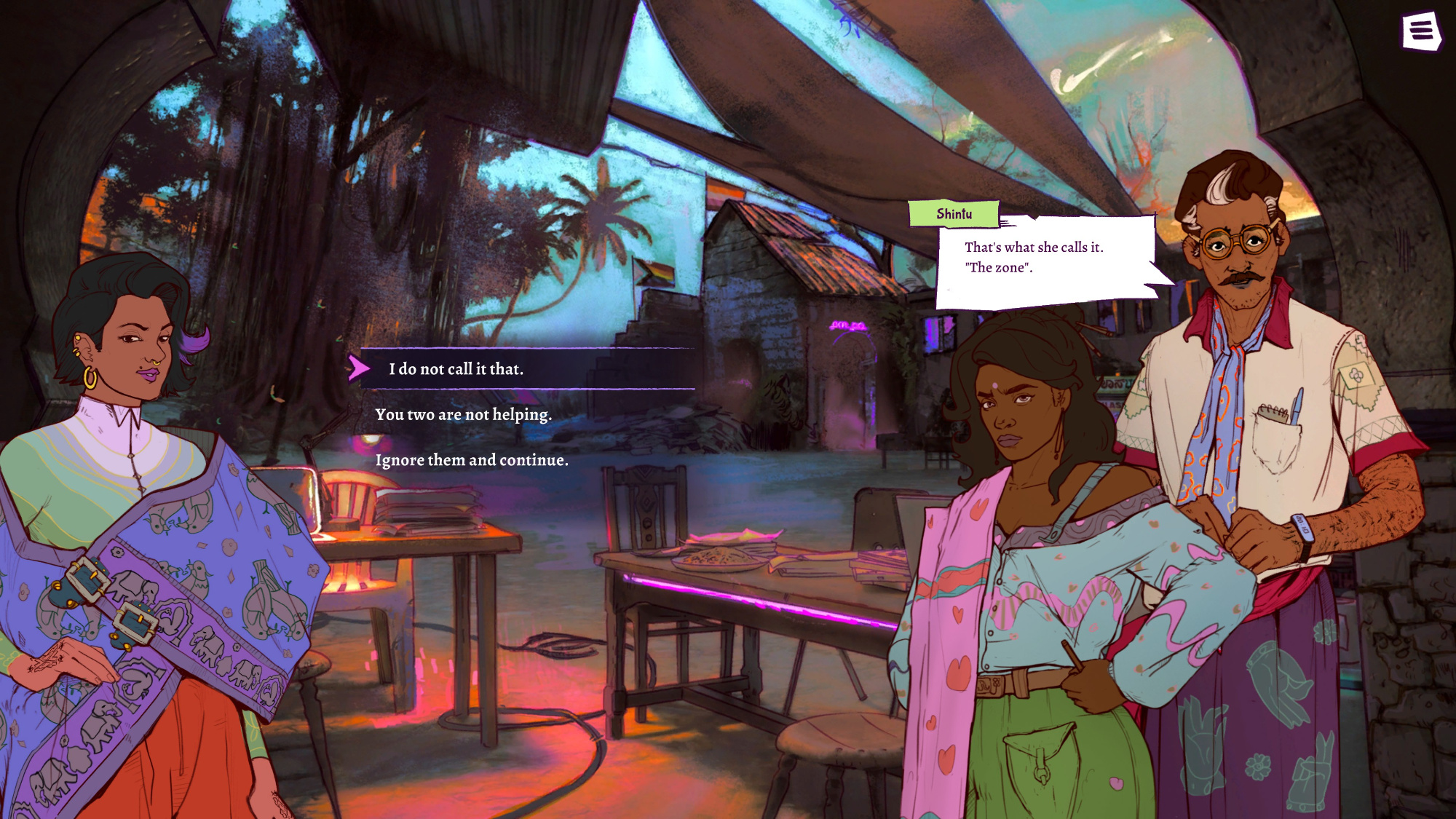
Task: Select "You two are not helping." response
Action: [x=463, y=414]
